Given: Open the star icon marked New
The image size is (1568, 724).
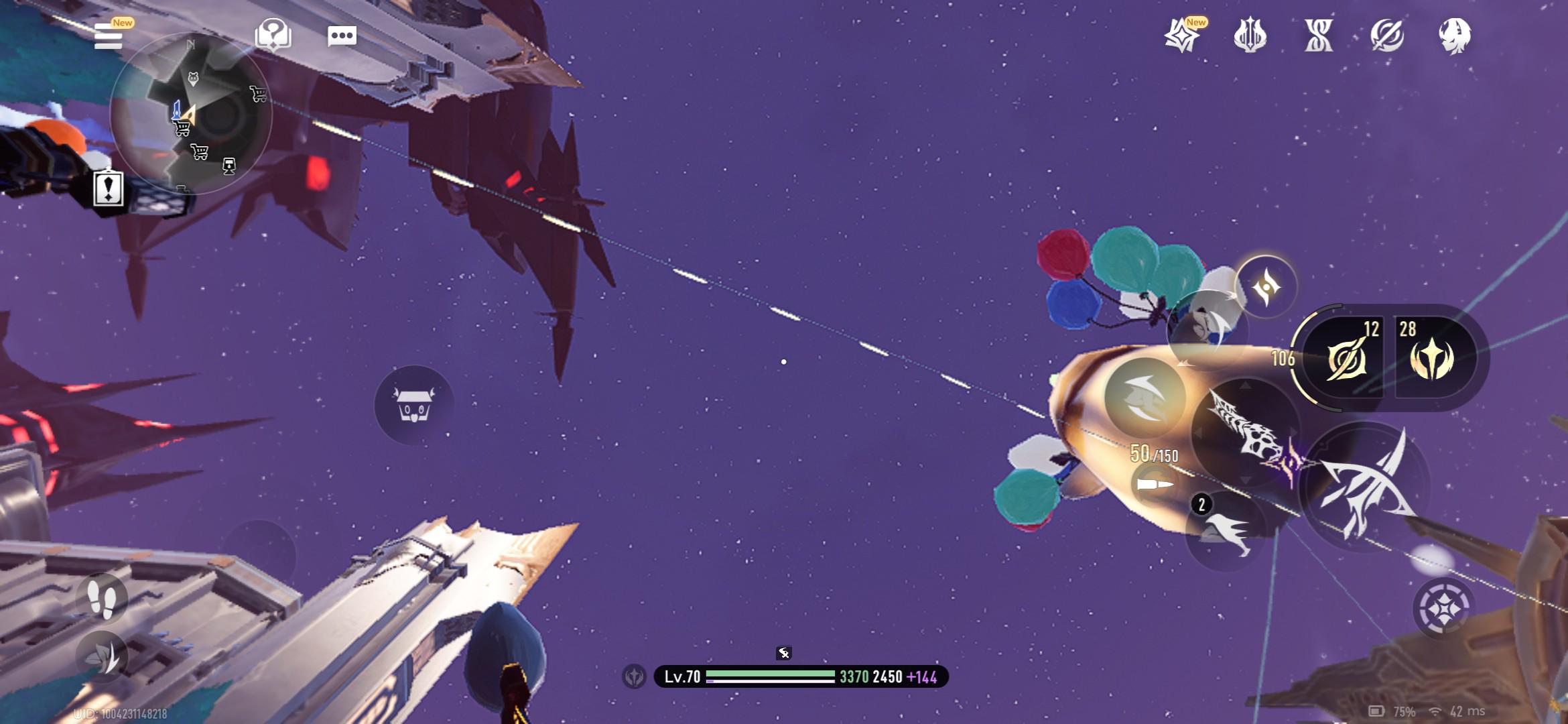Looking at the screenshot, I should [x=1182, y=36].
